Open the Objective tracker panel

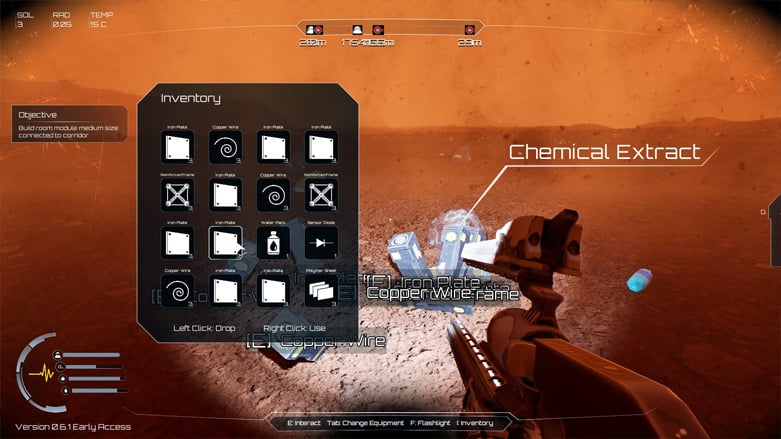coord(70,123)
